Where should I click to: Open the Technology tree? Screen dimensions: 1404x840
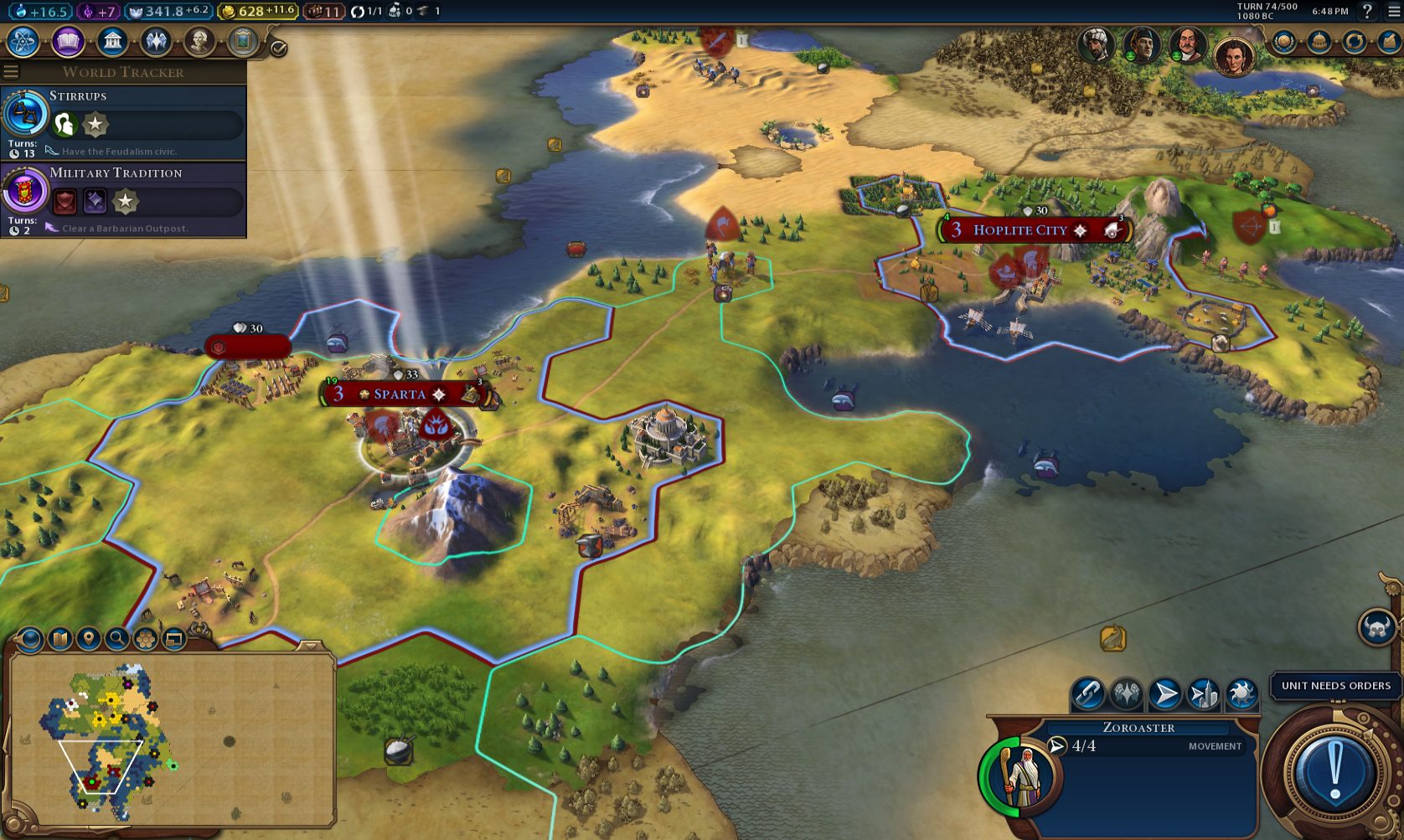[23, 40]
